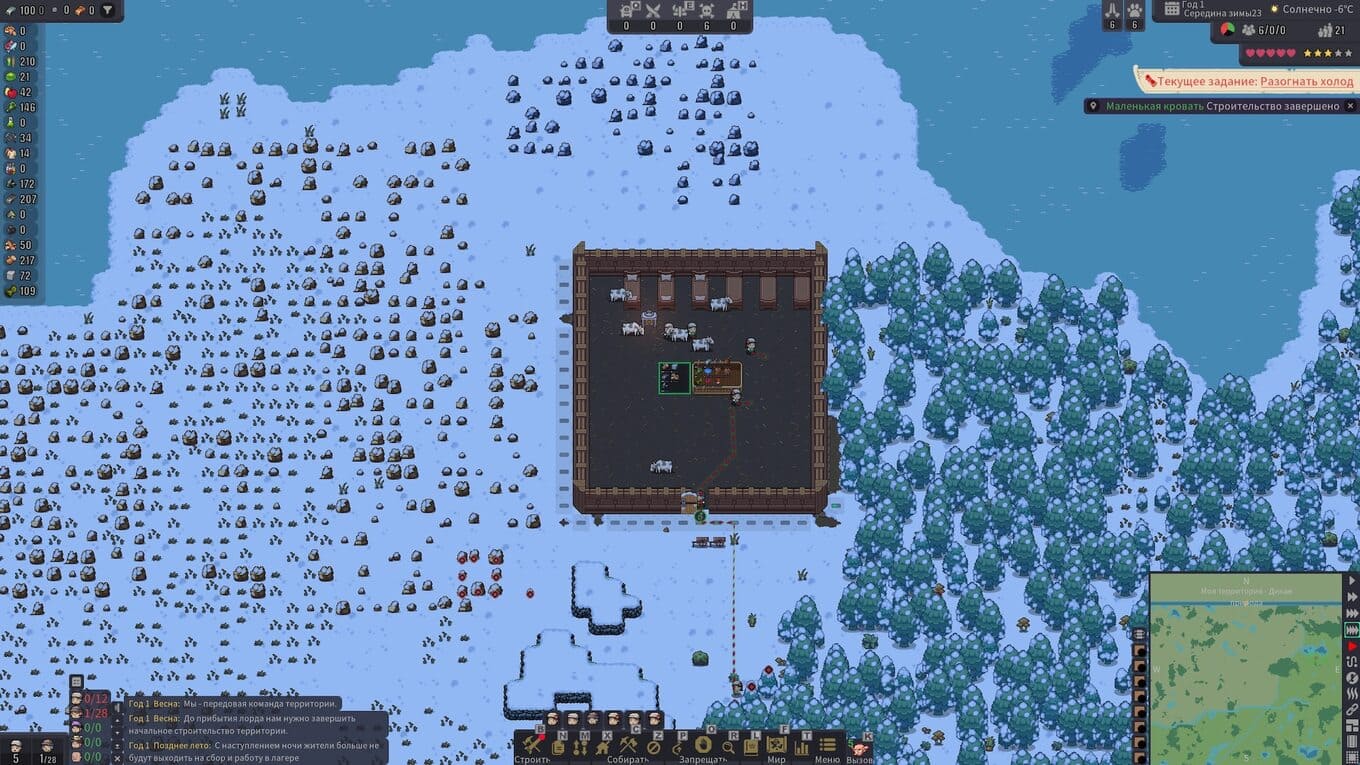This screenshot has height=765, width=1360.
Task: Set game speed to normal play
Action: click(x=1352, y=581)
